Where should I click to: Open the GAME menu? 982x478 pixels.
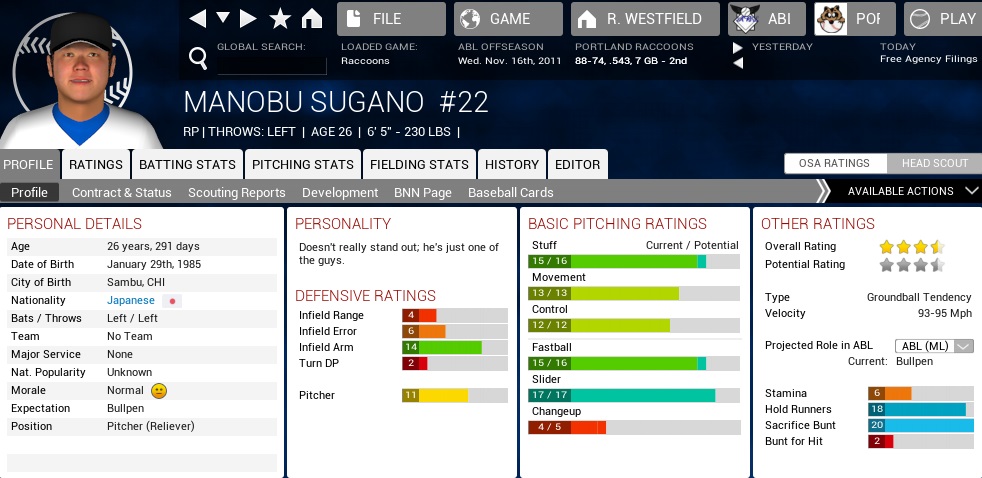tap(508, 19)
